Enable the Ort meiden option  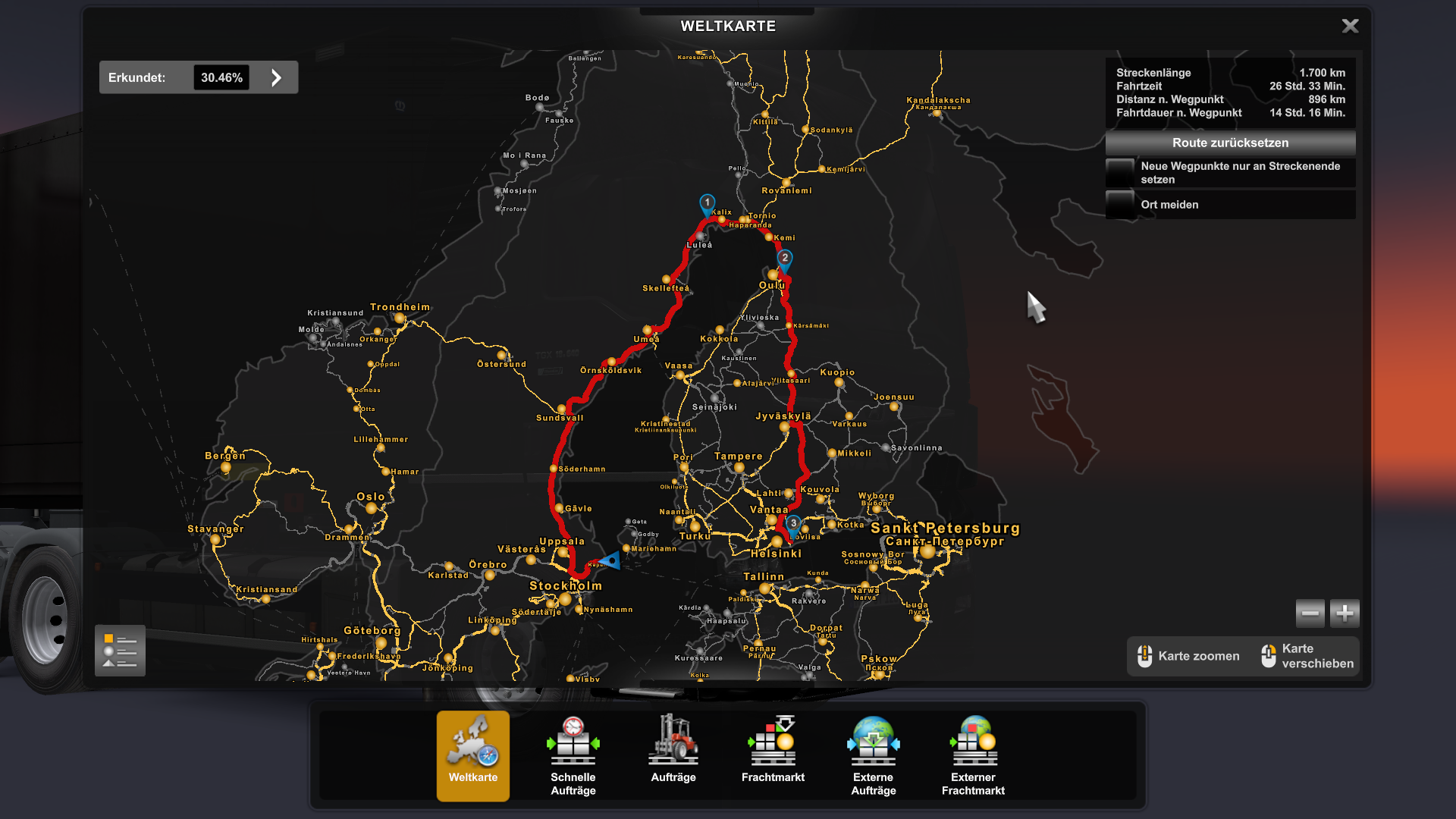click(x=1121, y=204)
